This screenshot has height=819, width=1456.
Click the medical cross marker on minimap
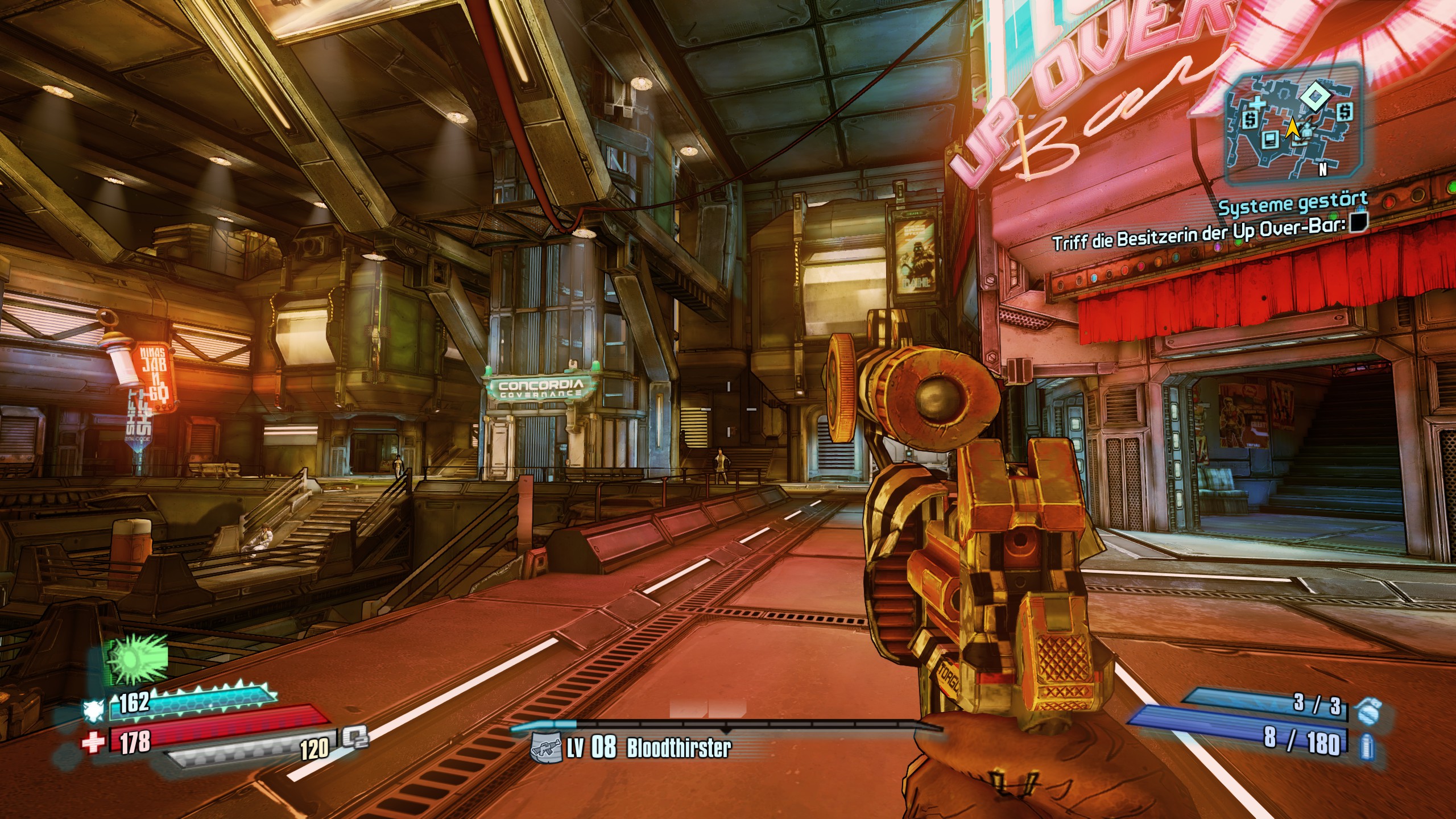coord(1256,104)
